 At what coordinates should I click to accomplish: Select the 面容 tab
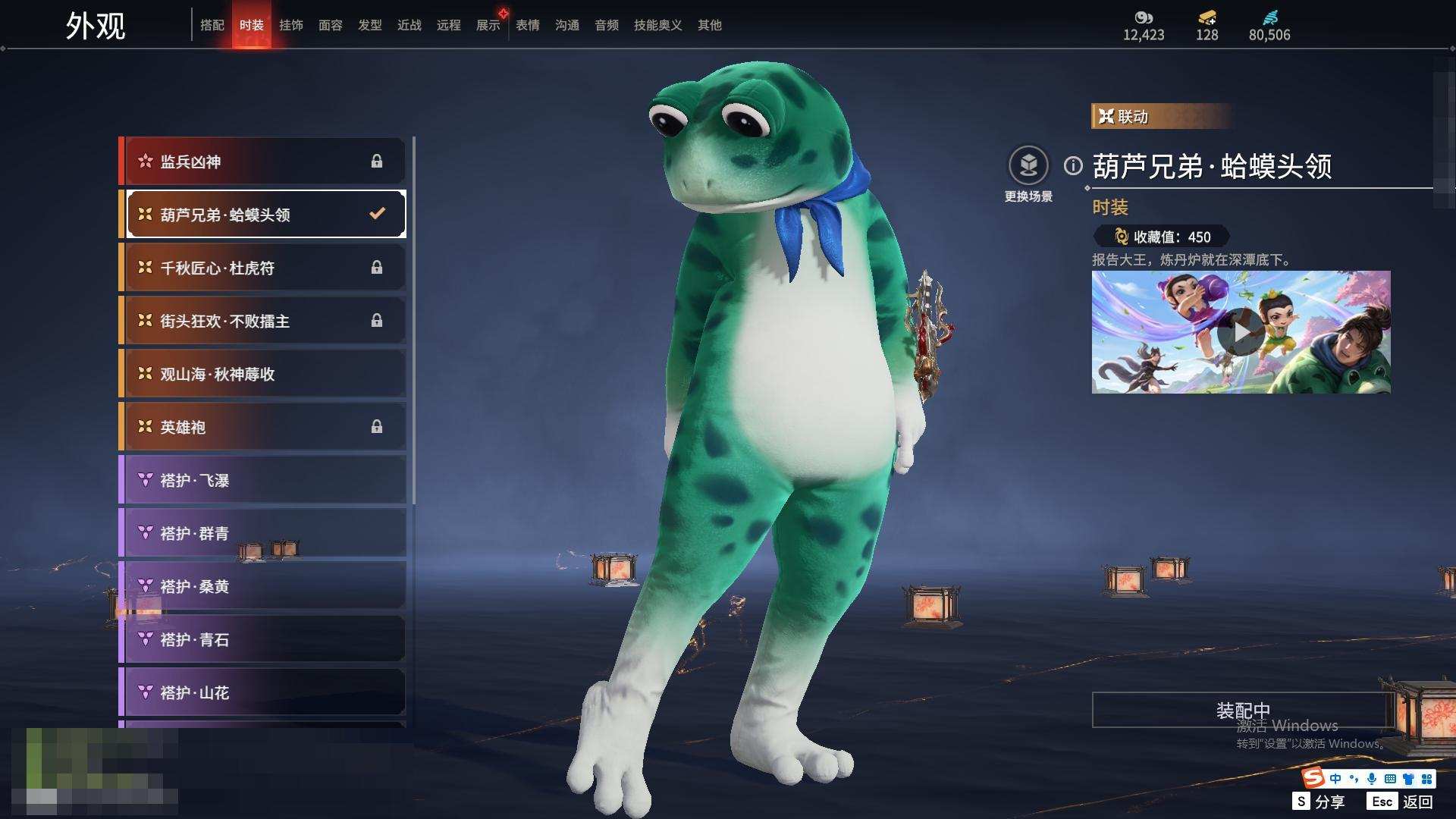click(330, 25)
